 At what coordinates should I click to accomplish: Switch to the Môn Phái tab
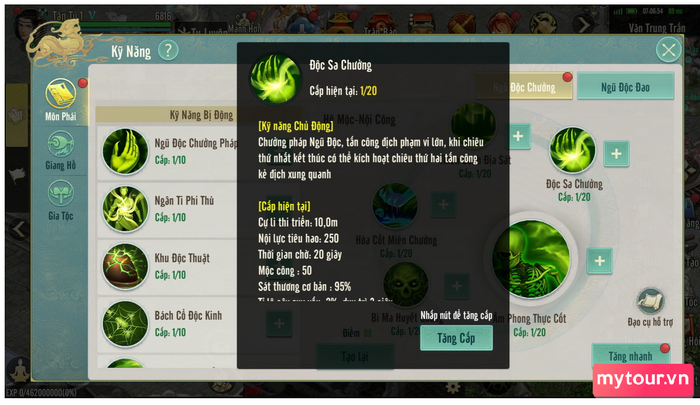coord(60,101)
